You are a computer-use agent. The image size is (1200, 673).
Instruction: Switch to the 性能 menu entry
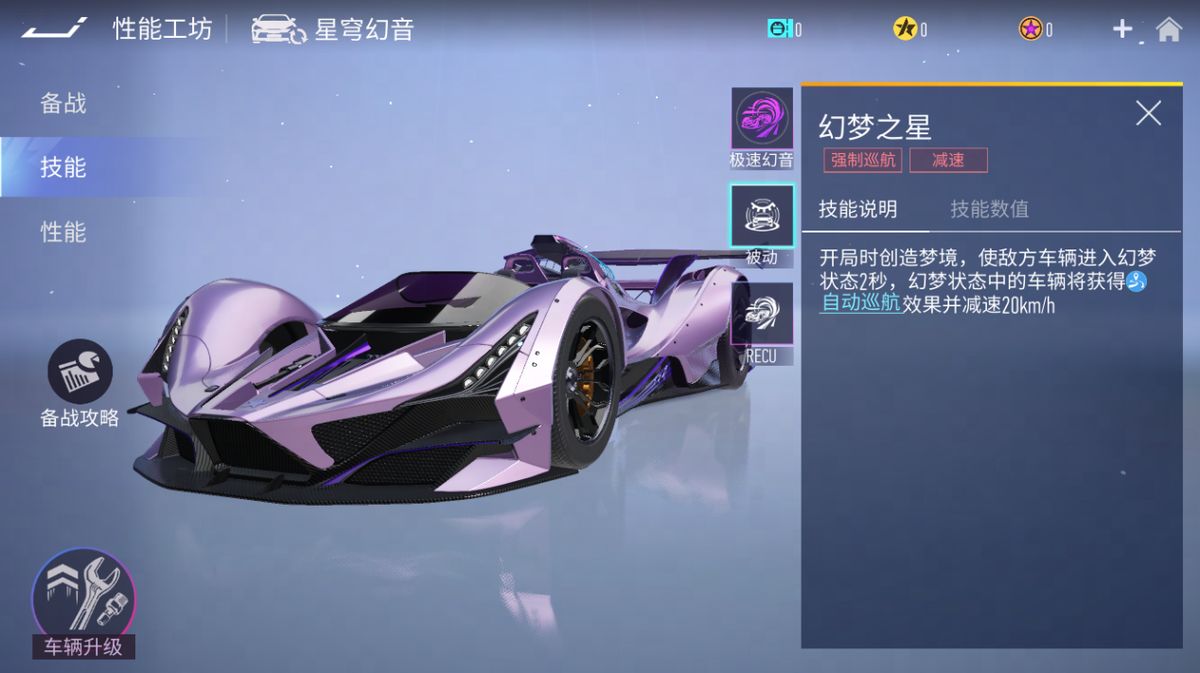pyautogui.click(x=63, y=232)
